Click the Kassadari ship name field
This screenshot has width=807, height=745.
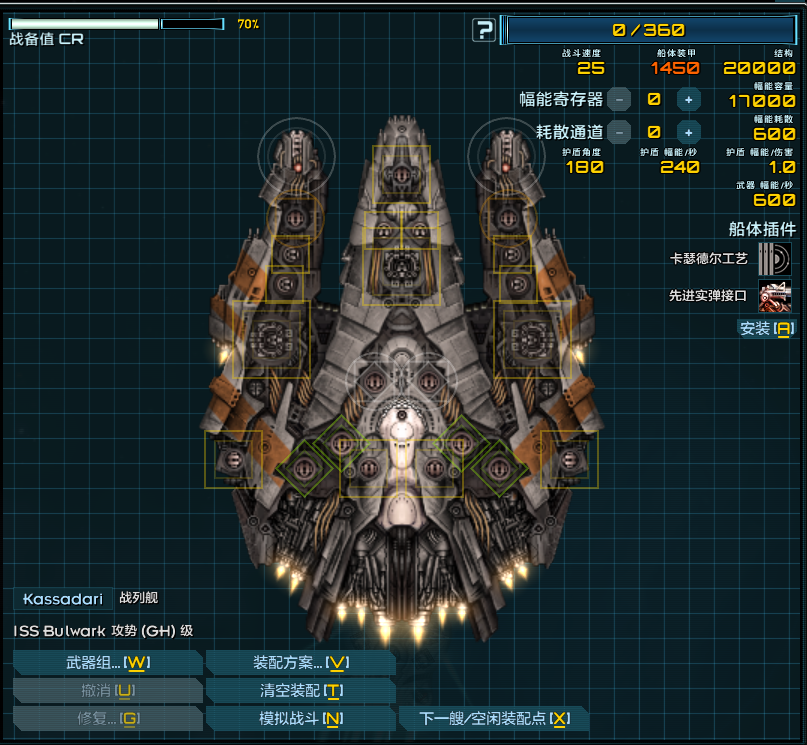pyautogui.click(x=63, y=599)
